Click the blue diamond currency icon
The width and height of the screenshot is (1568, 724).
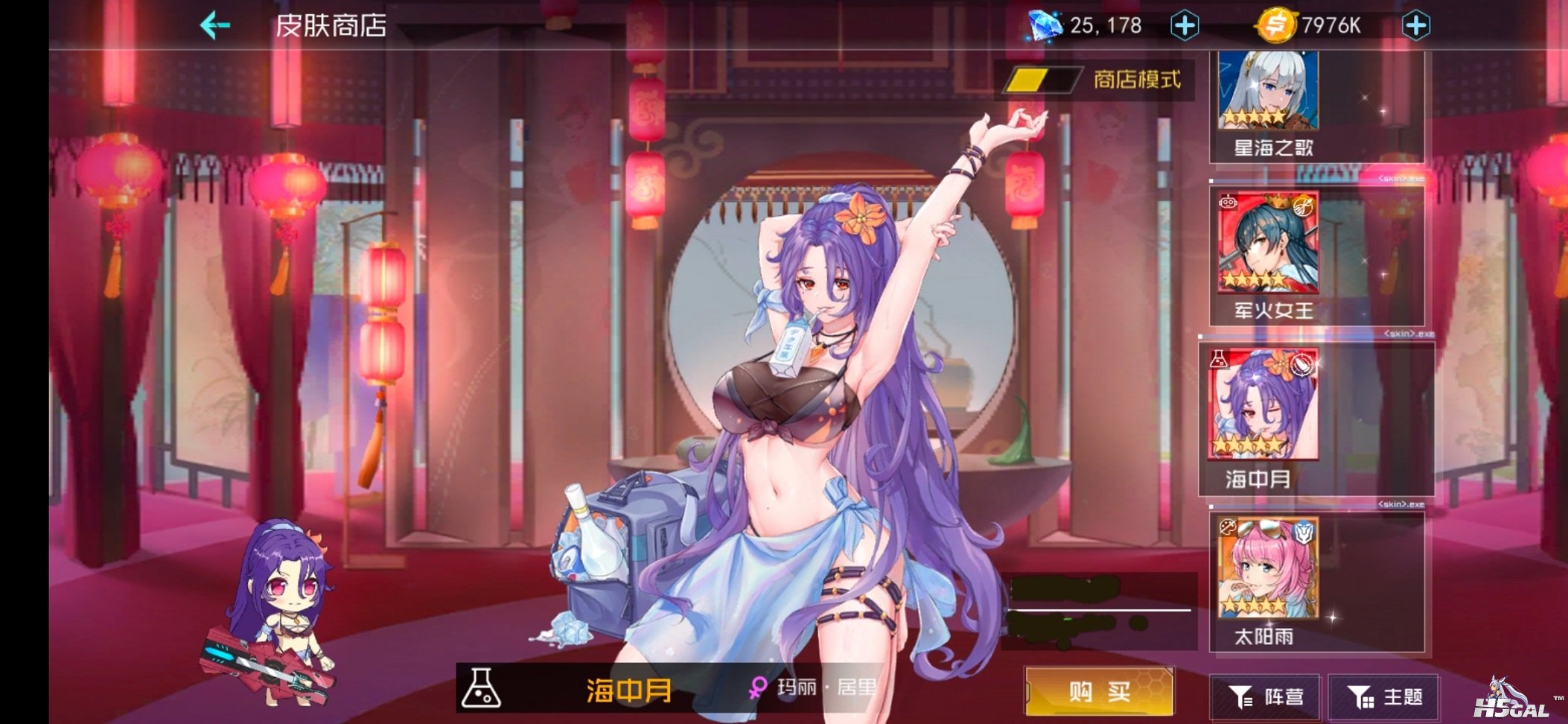[1047, 25]
